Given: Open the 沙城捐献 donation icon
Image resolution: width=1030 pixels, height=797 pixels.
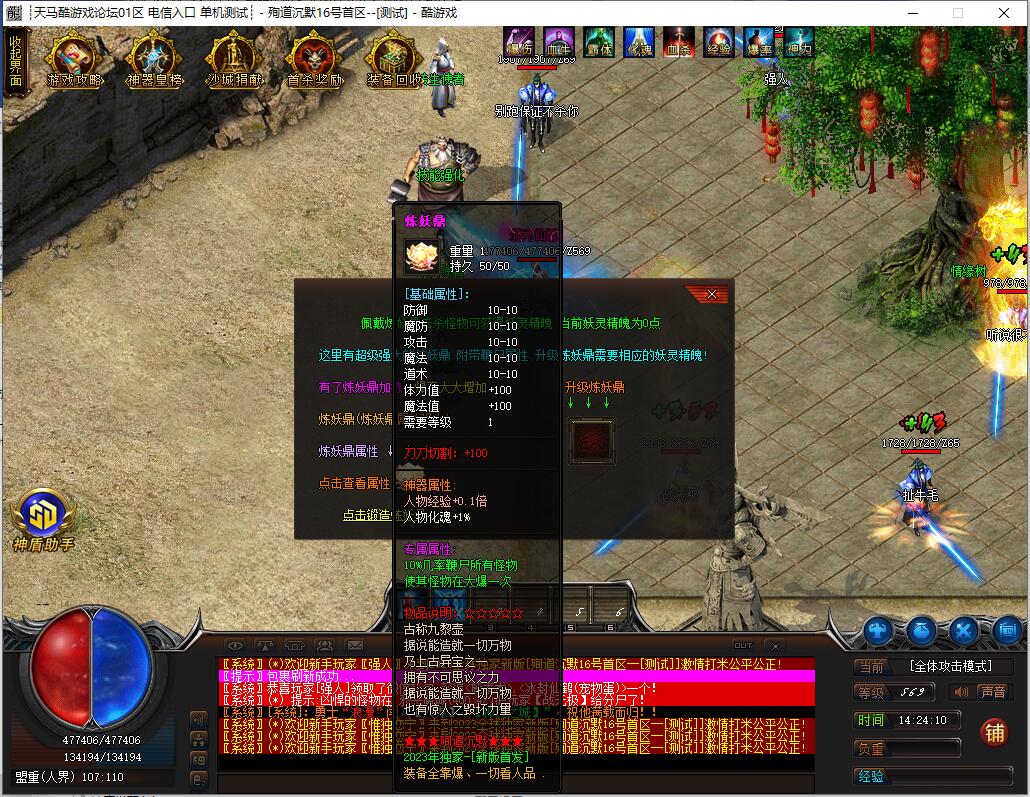Looking at the screenshot, I should [235, 61].
